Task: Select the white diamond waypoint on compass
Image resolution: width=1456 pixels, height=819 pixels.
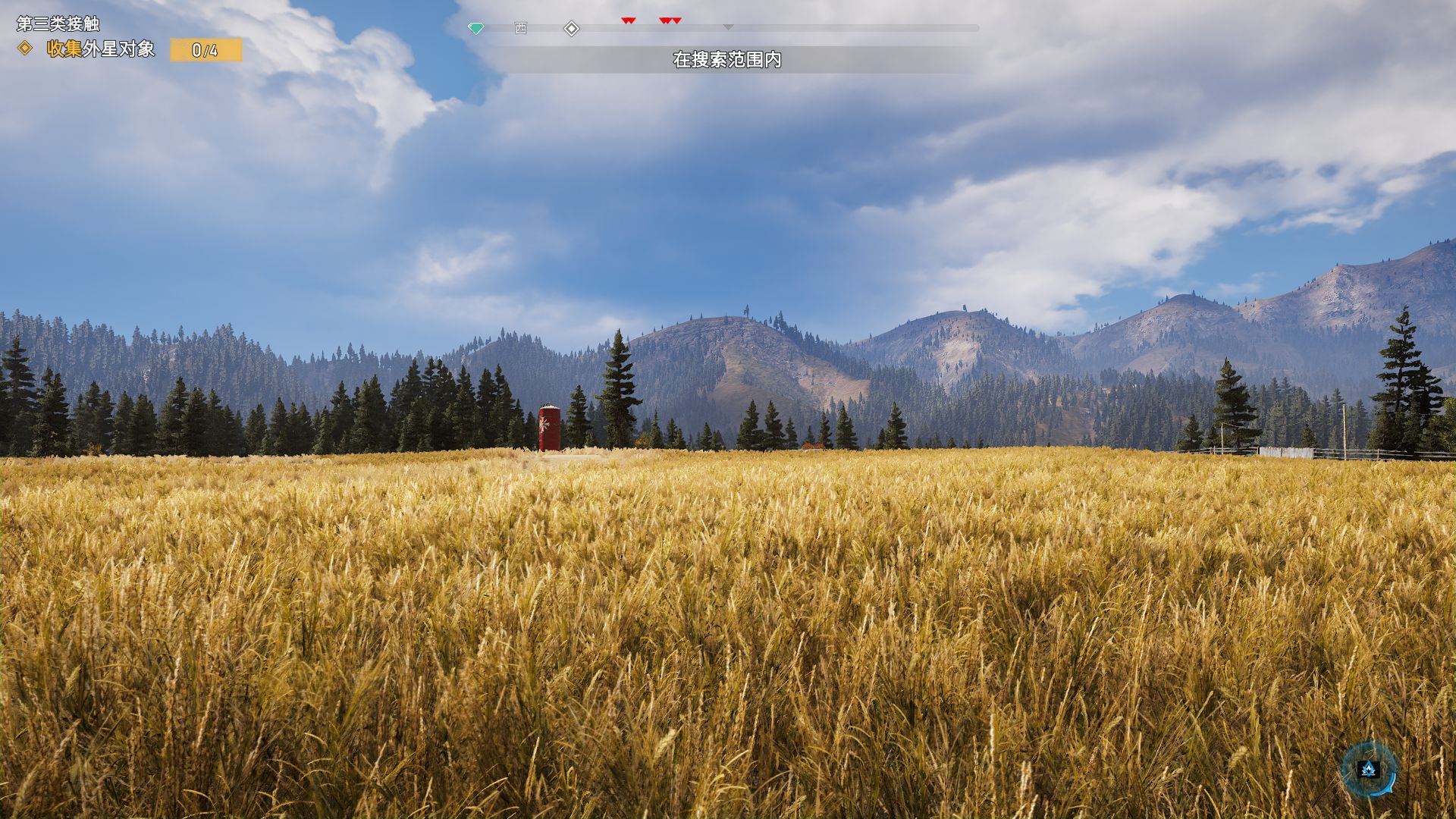Action: click(x=572, y=29)
